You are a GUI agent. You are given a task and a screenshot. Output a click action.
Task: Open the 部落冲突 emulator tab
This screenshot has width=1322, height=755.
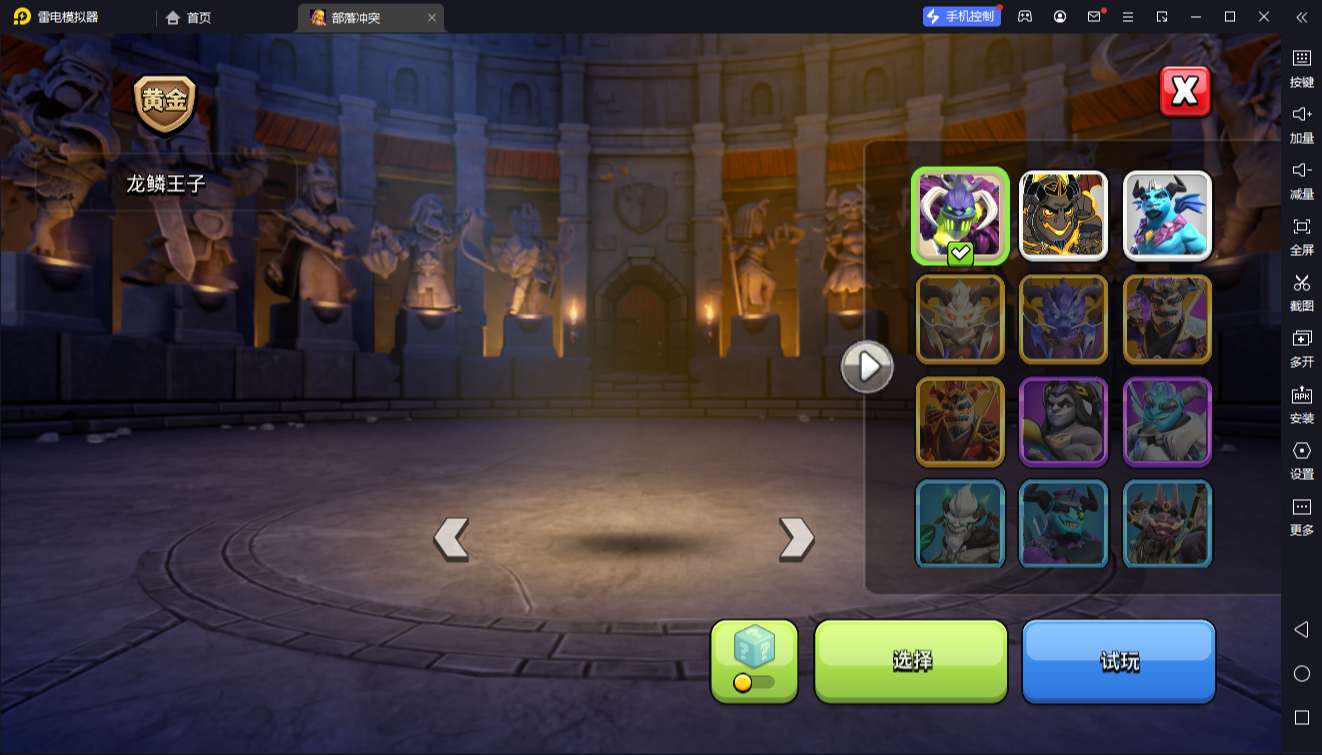pyautogui.click(x=357, y=17)
